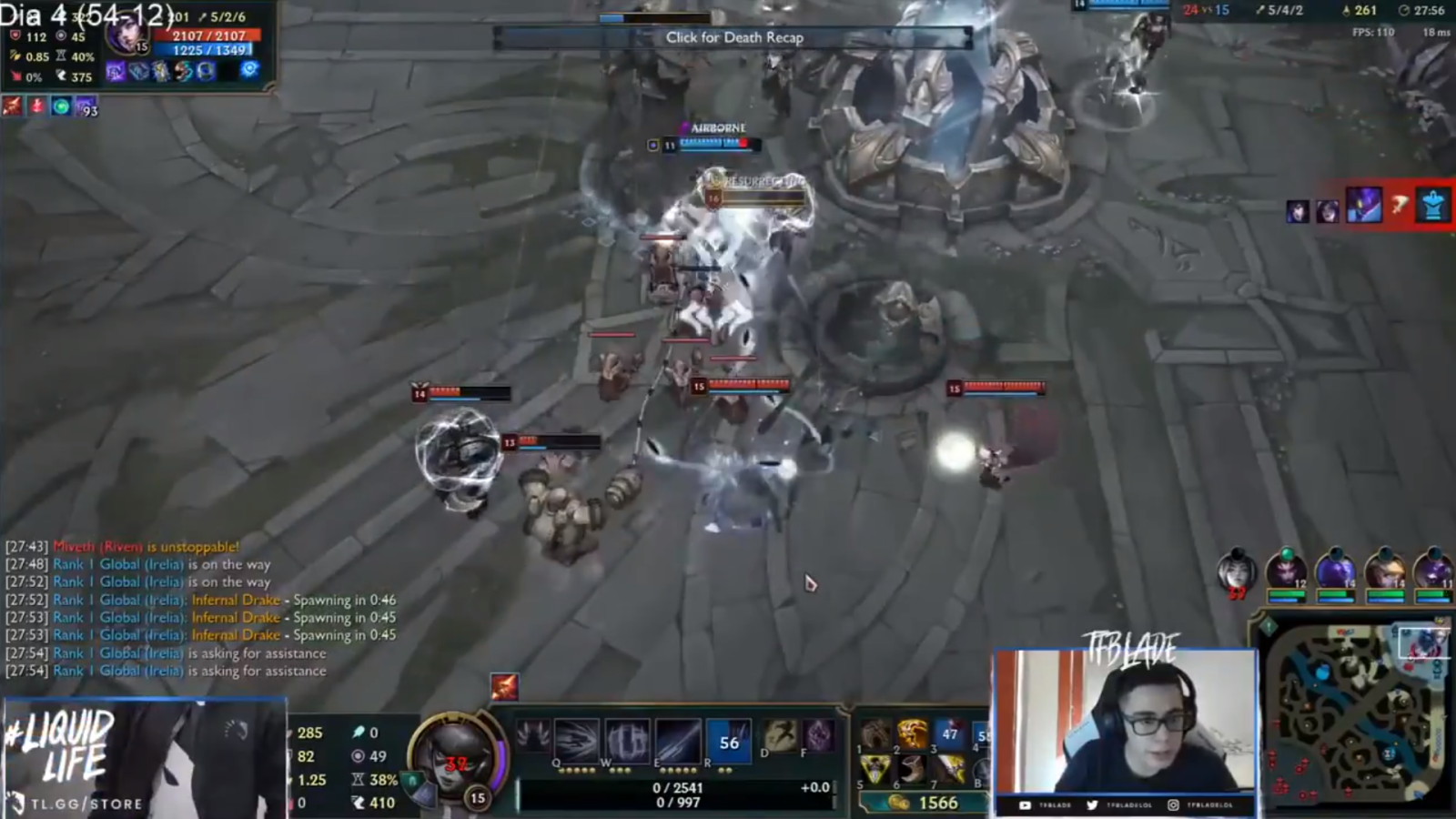
Task: Activate the E ability icon
Action: coord(678,742)
